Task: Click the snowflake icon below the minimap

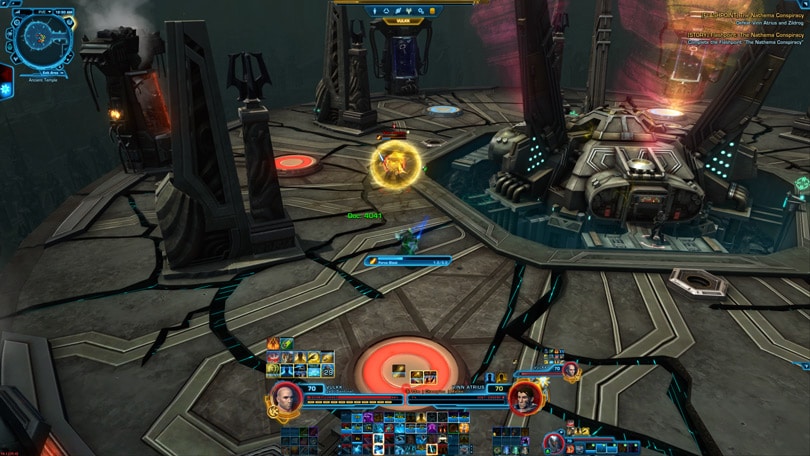Action: pyautogui.click(x=5, y=89)
